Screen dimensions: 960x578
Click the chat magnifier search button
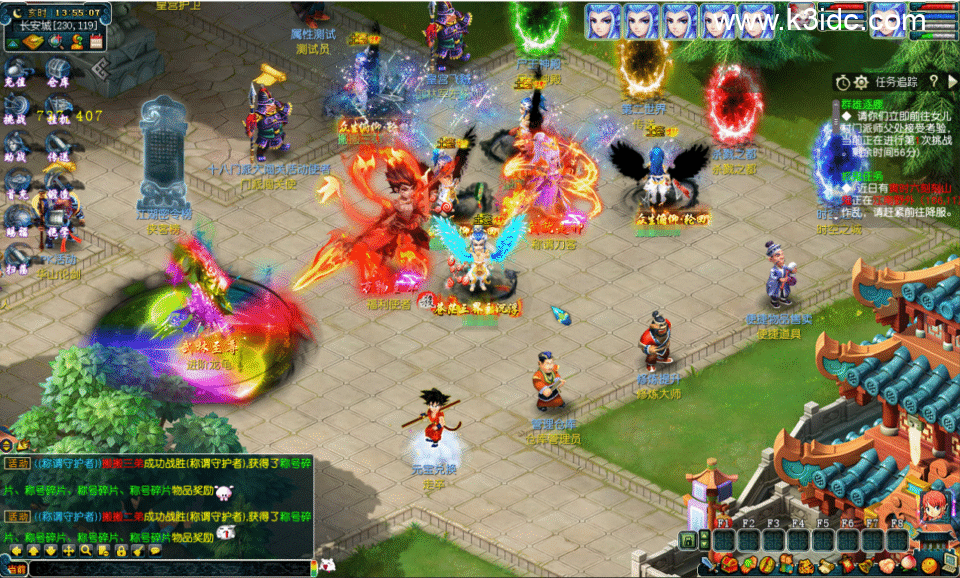[87, 550]
